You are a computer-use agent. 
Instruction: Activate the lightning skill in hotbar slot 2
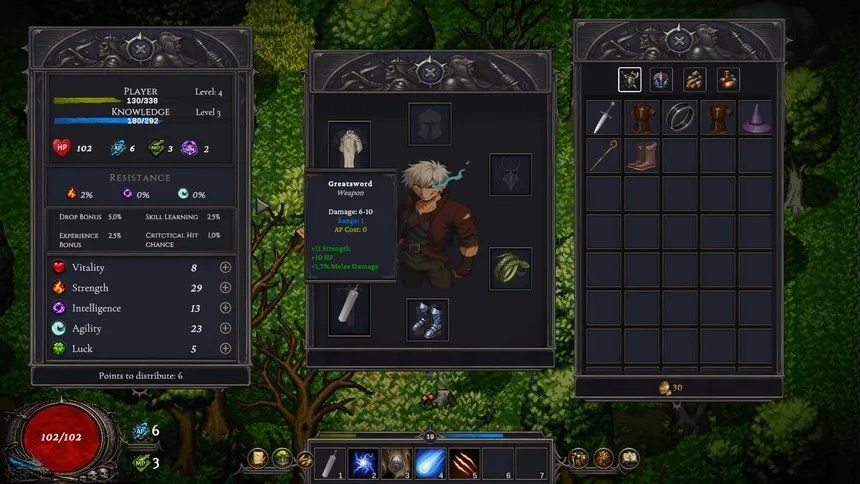pyautogui.click(x=362, y=461)
